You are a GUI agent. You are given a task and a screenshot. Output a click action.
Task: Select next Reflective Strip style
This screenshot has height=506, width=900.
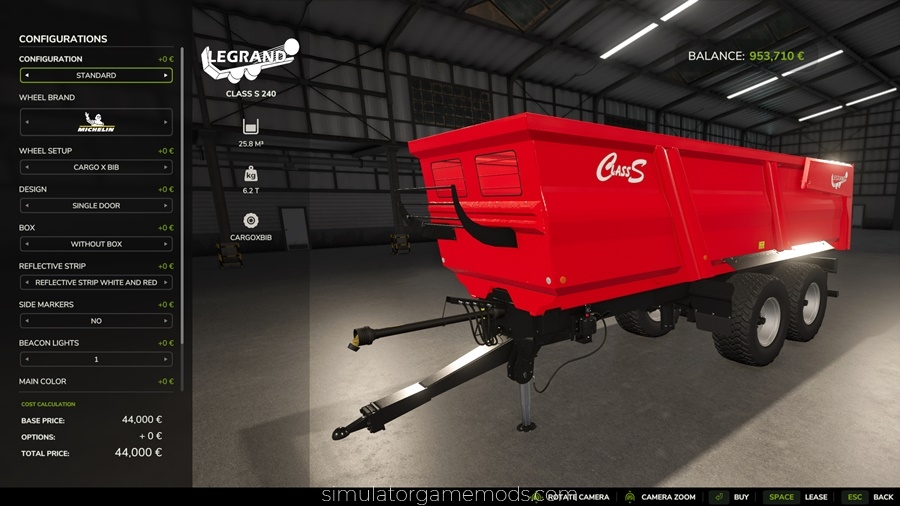click(x=166, y=283)
